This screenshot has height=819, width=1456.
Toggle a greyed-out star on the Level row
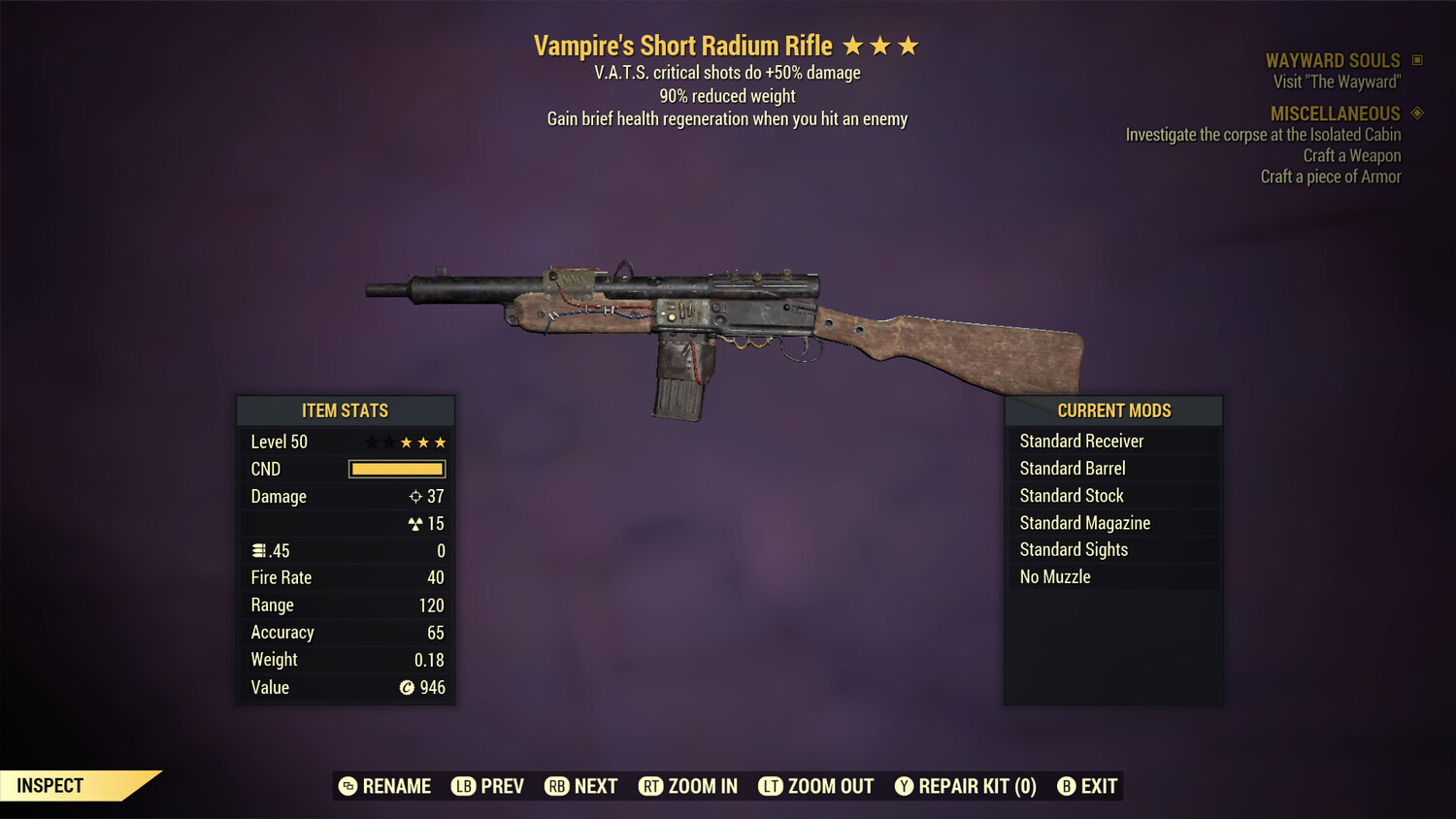click(x=371, y=442)
